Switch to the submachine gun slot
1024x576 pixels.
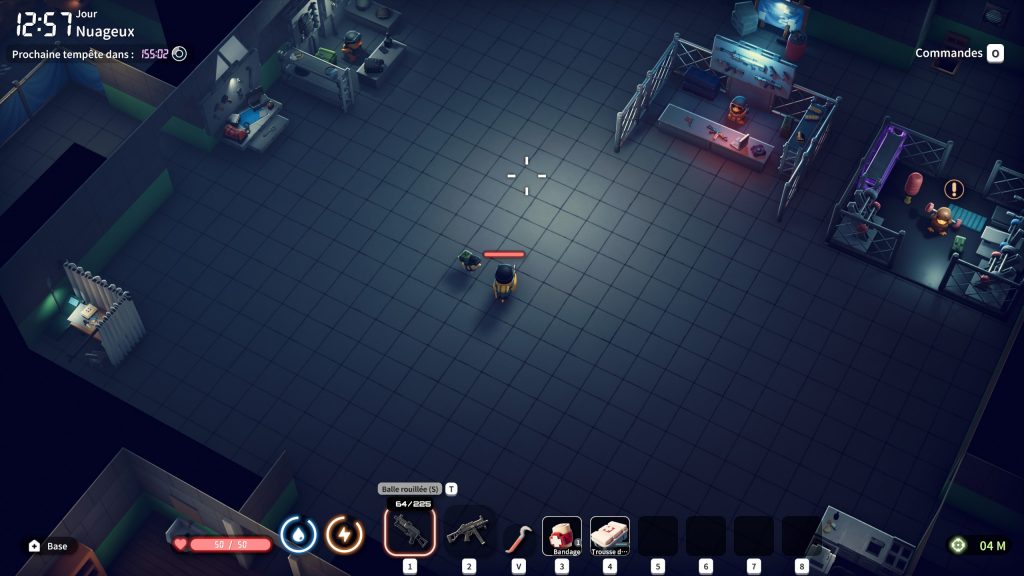click(468, 533)
